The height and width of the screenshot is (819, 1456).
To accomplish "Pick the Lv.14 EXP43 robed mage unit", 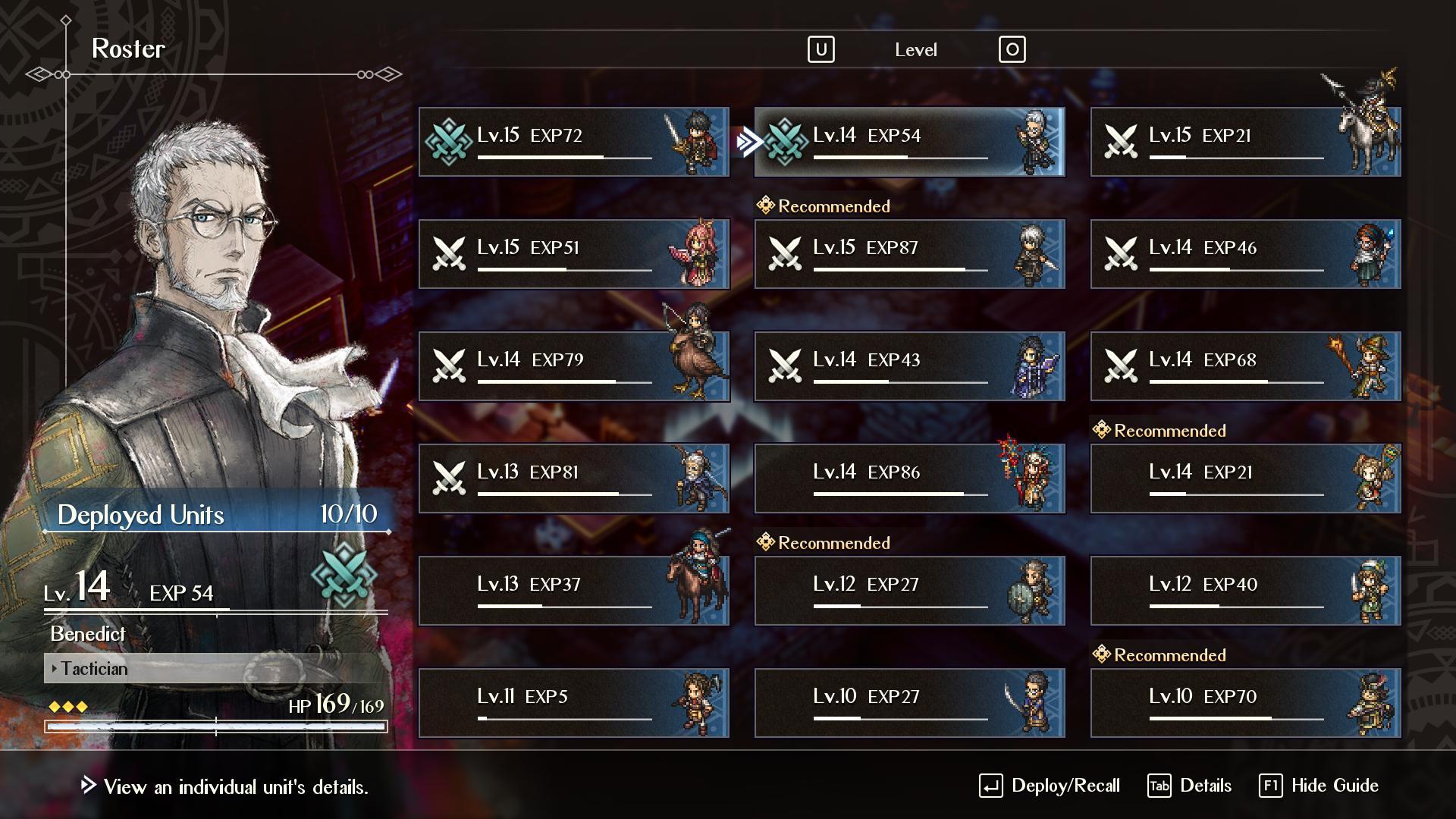I will (909, 366).
